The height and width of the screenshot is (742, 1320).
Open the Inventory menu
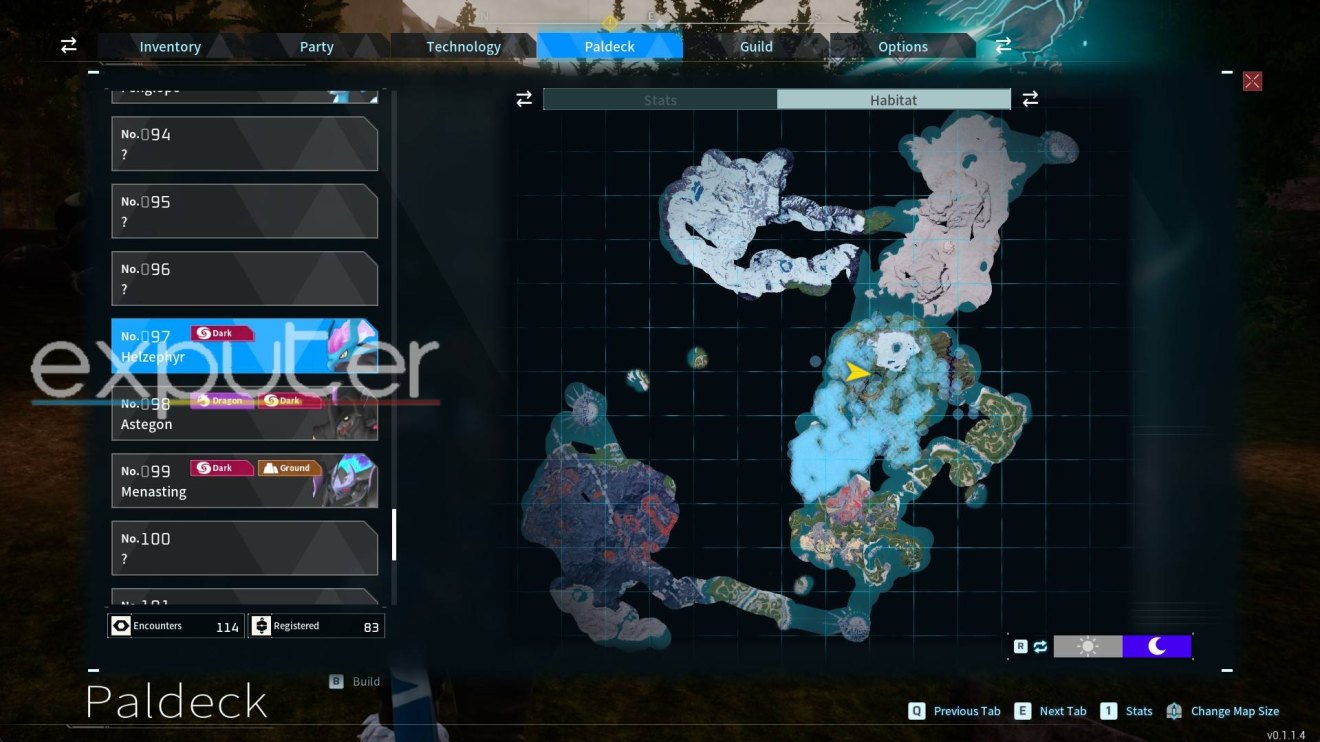click(x=169, y=46)
